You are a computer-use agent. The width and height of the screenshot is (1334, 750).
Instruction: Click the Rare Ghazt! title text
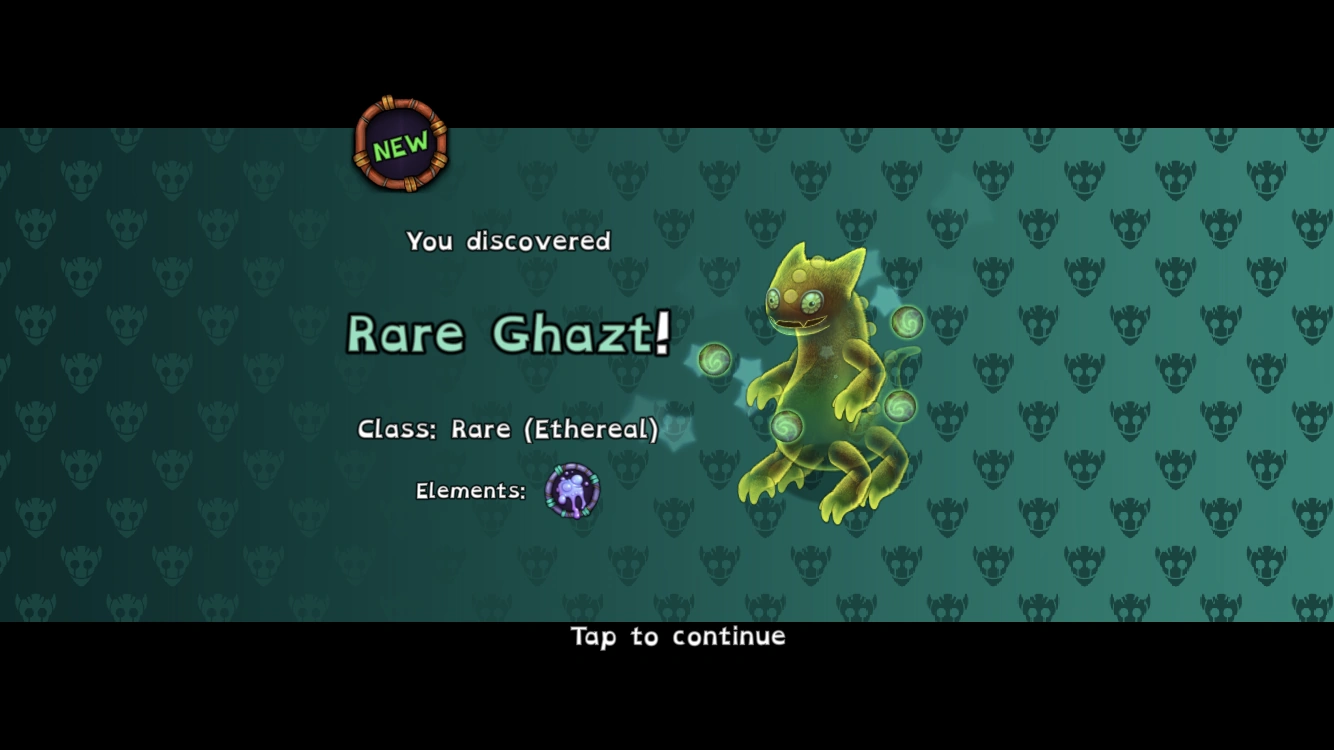click(505, 334)
